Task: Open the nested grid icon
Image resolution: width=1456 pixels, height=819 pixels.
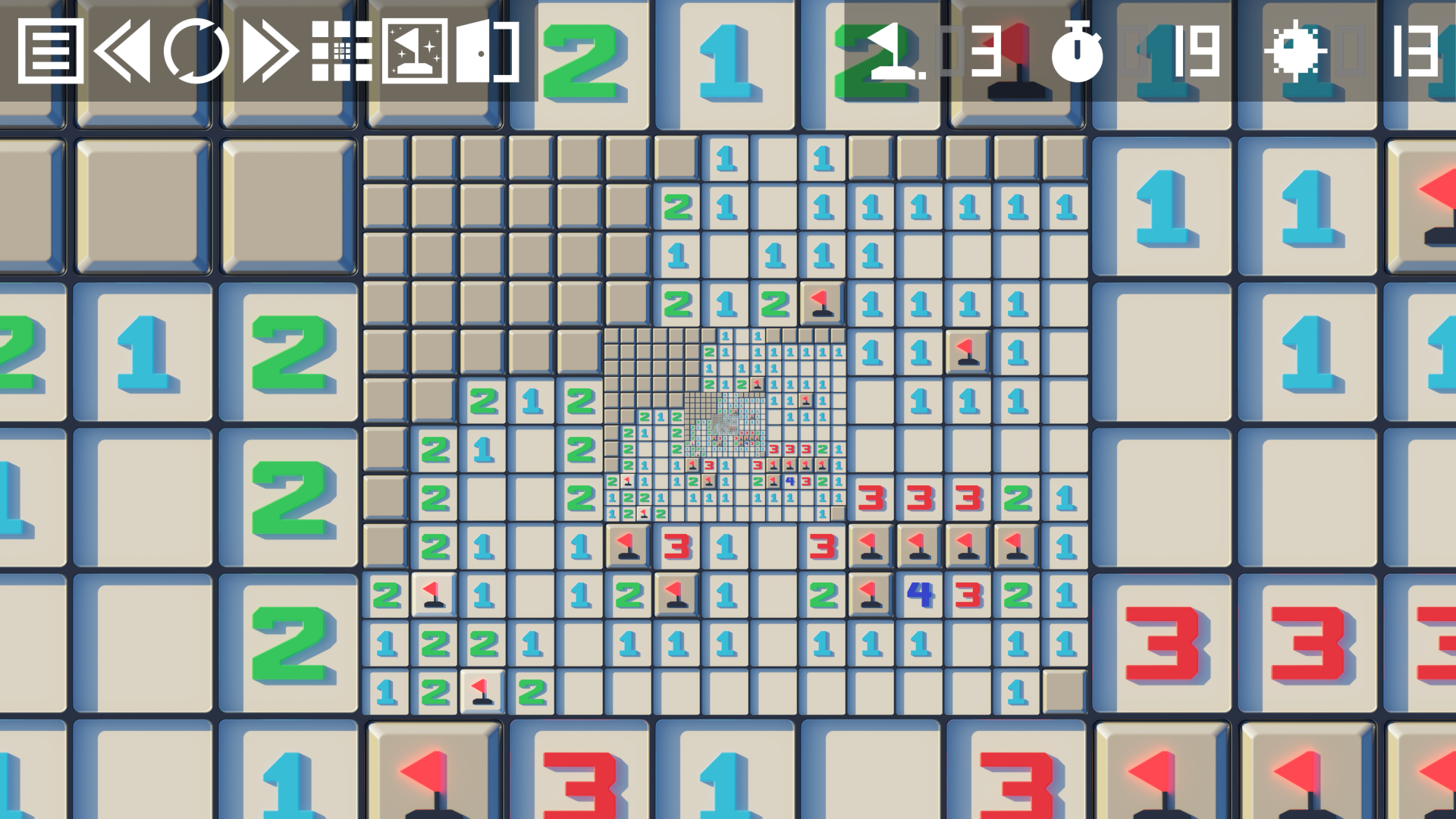Action: pyautogui.click(x=342, y=51)
